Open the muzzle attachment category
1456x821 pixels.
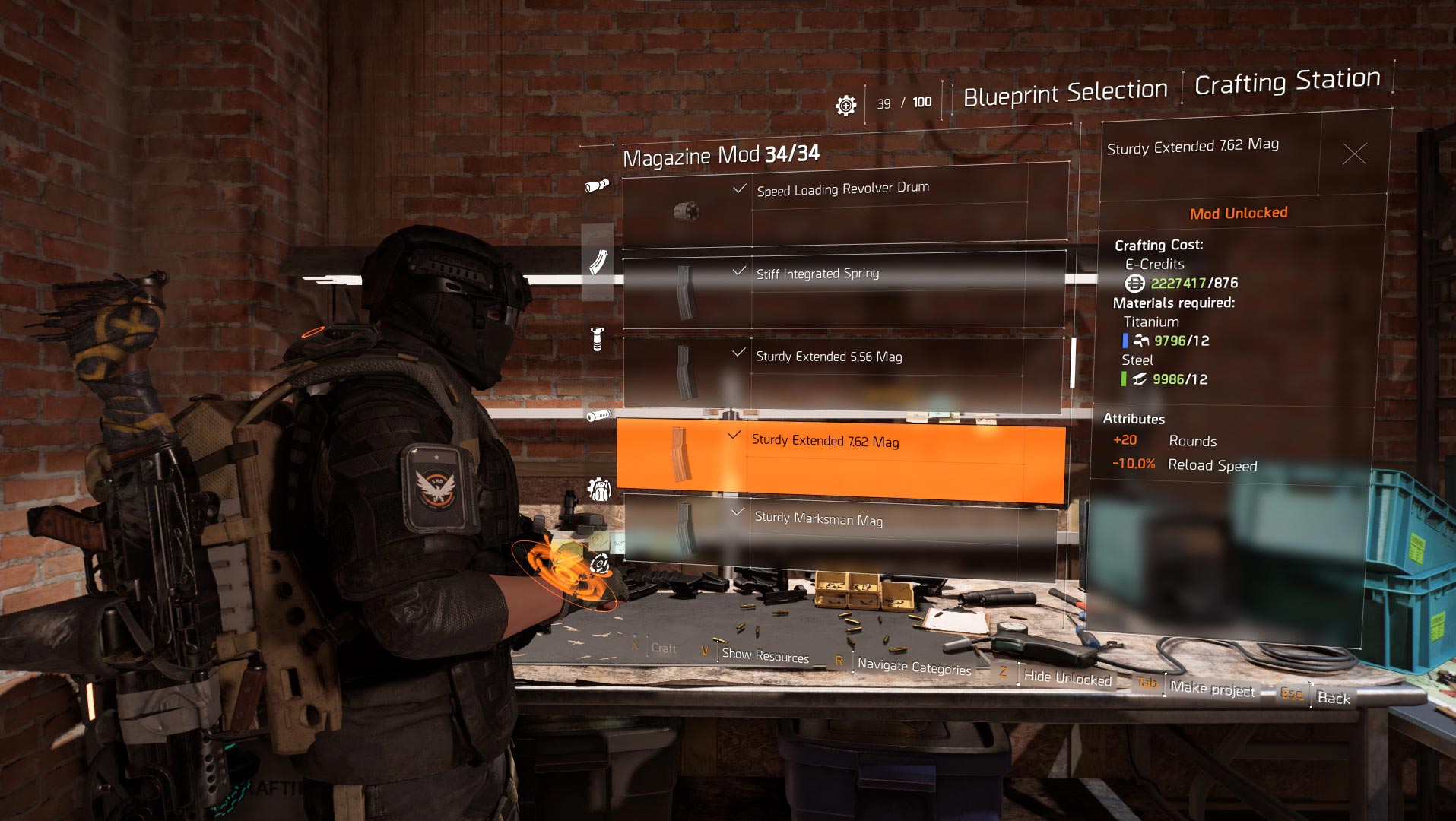click(598, 416)
